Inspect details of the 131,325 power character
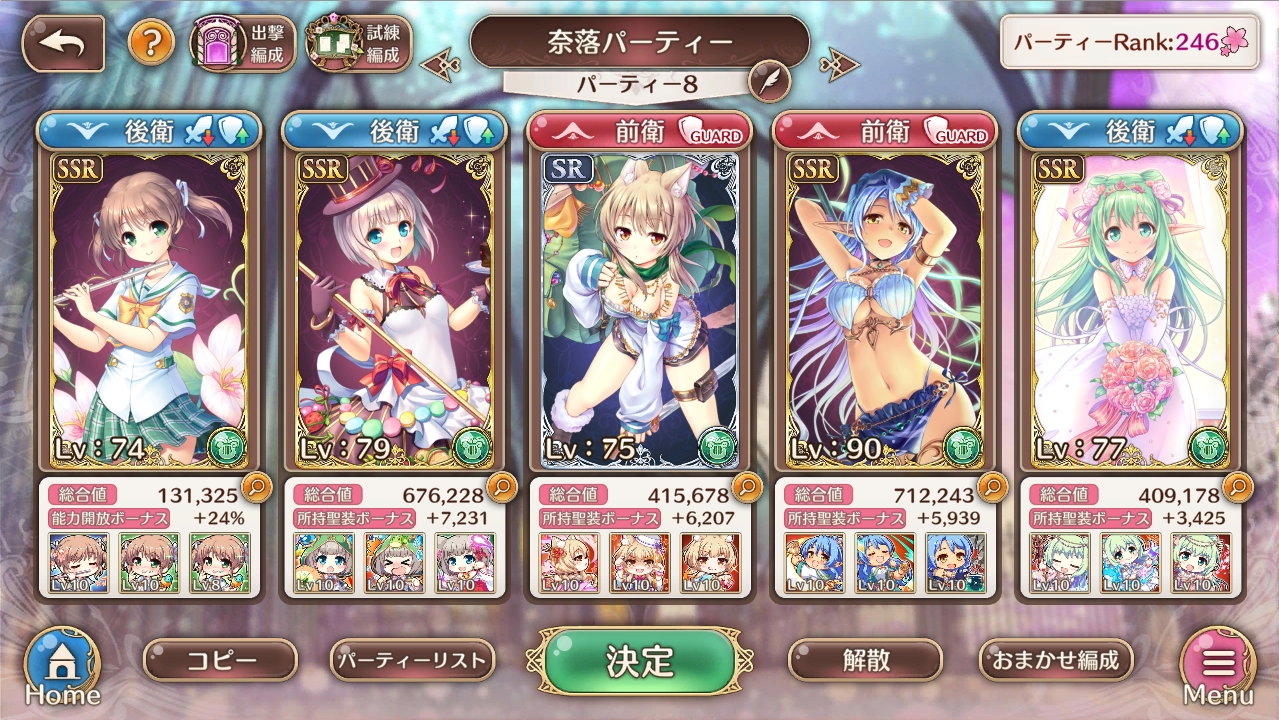The image size is (1279, 720). [255, 487]
